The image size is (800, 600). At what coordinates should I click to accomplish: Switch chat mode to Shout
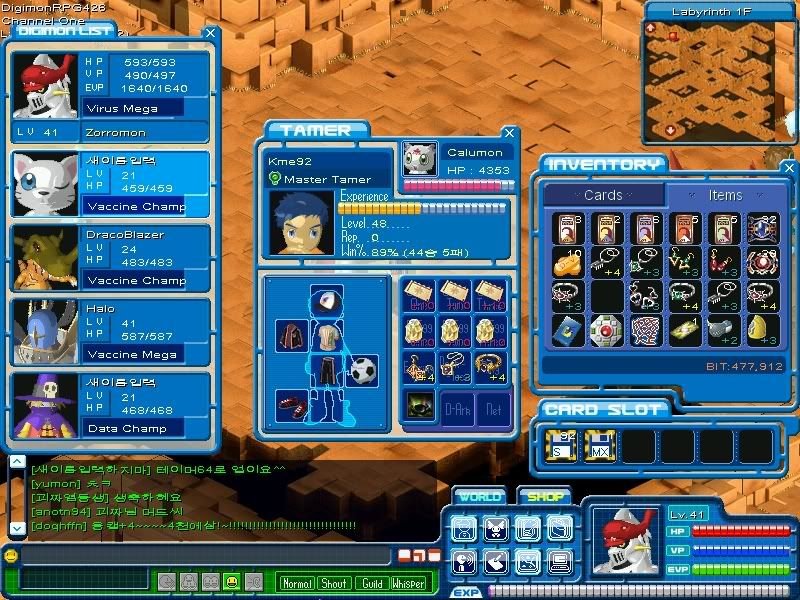click(x=334, y=583)
